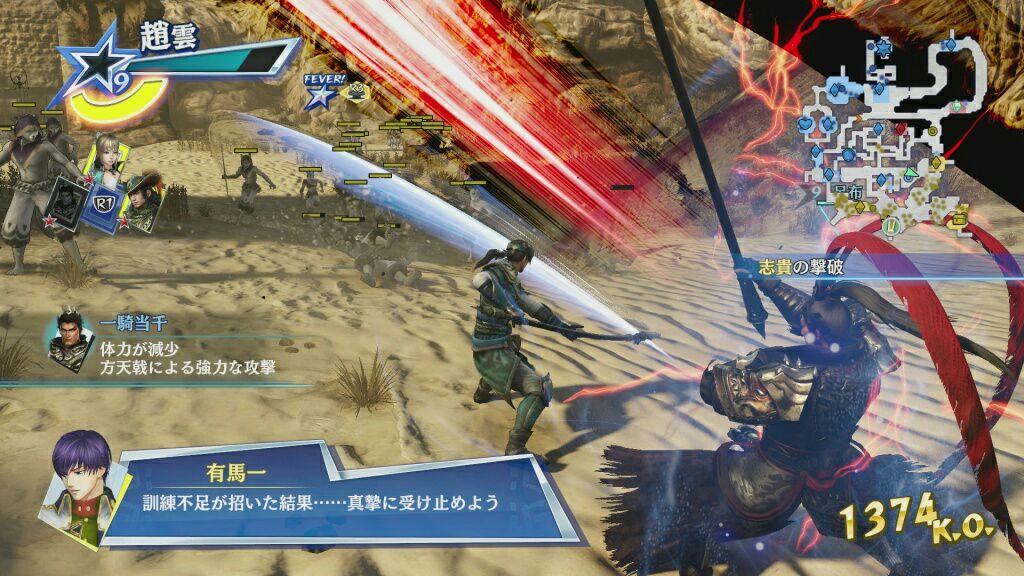Click the 一騎当千 officer face portrait
Screen dimensions: 1024x576
point(68,341)
